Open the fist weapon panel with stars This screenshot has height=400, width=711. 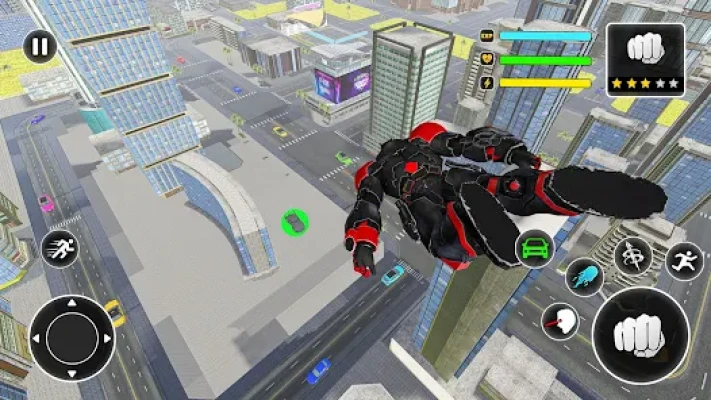[645, 59]
